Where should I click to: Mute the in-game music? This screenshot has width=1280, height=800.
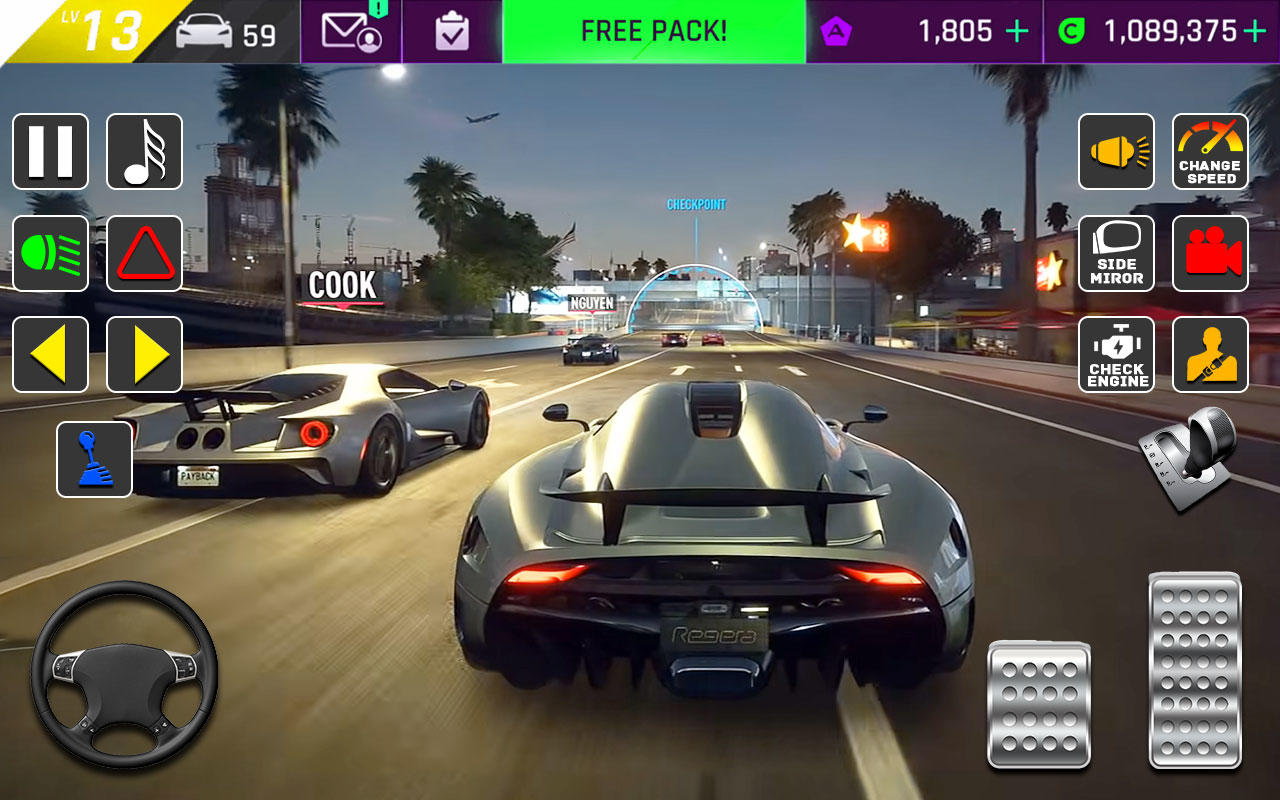pos(144,152)
